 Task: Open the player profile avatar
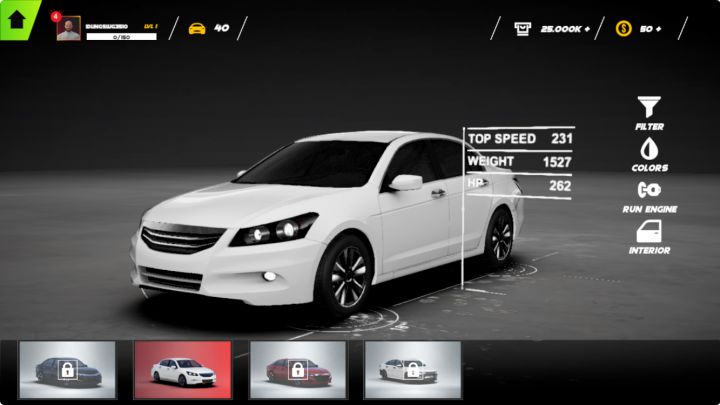69,29
